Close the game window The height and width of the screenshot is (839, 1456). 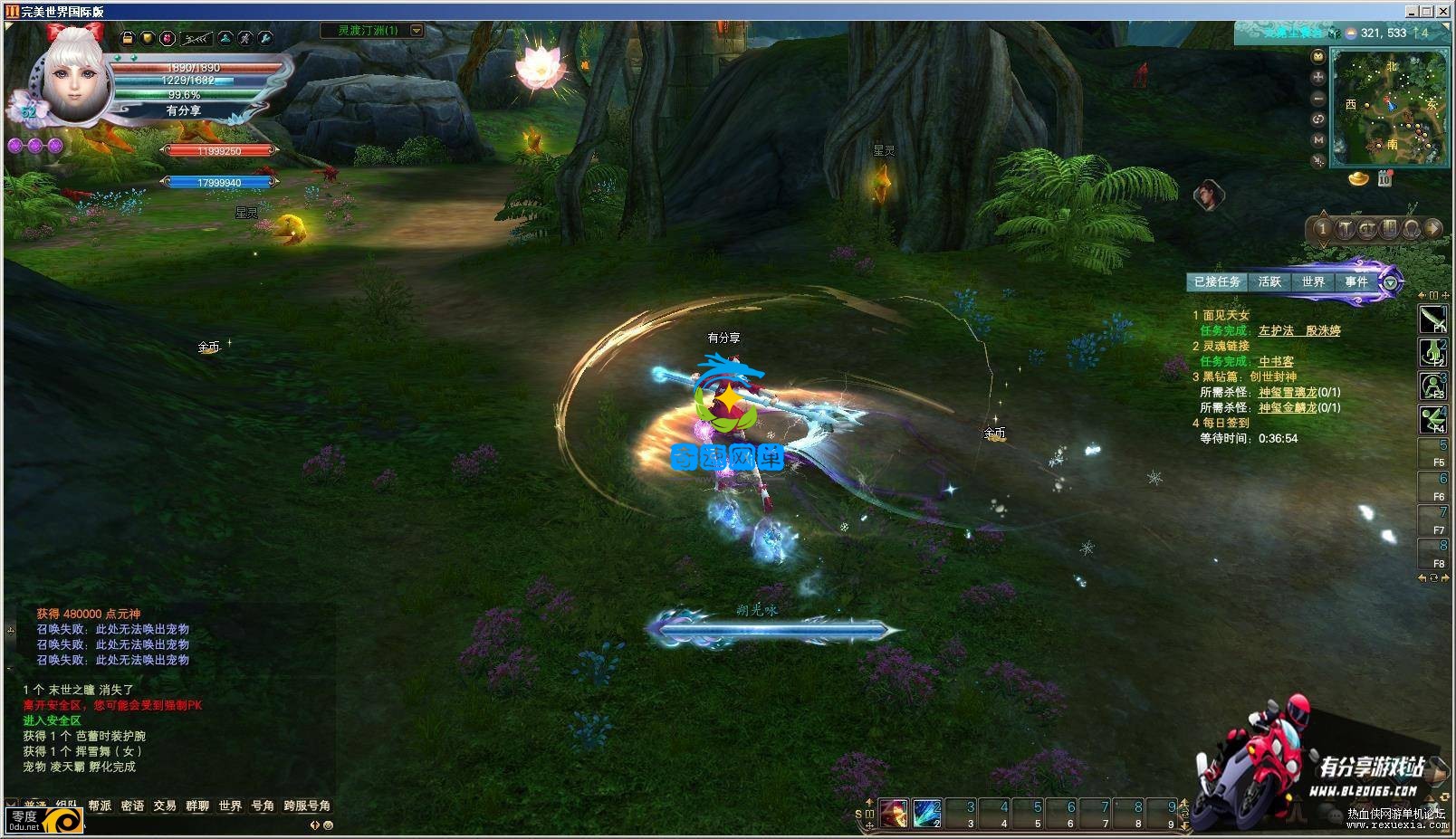(x=1444, y=11)
